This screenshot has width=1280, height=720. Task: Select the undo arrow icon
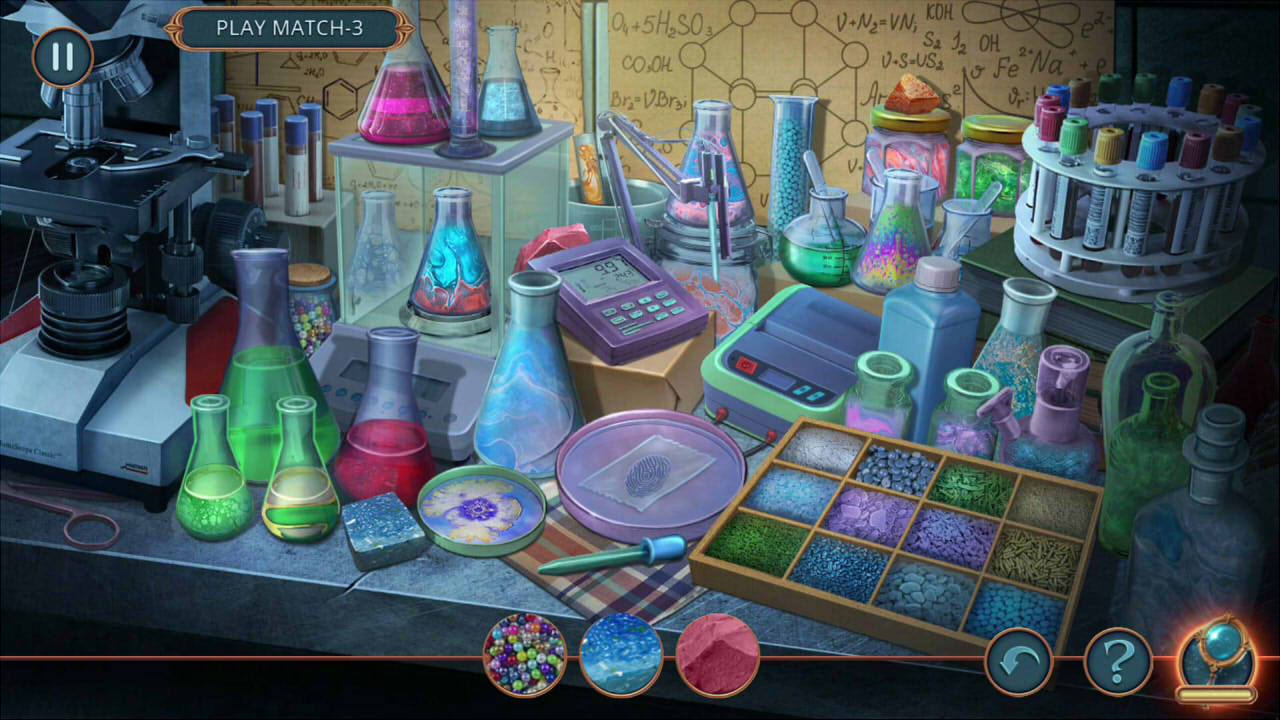(1018, 659)
